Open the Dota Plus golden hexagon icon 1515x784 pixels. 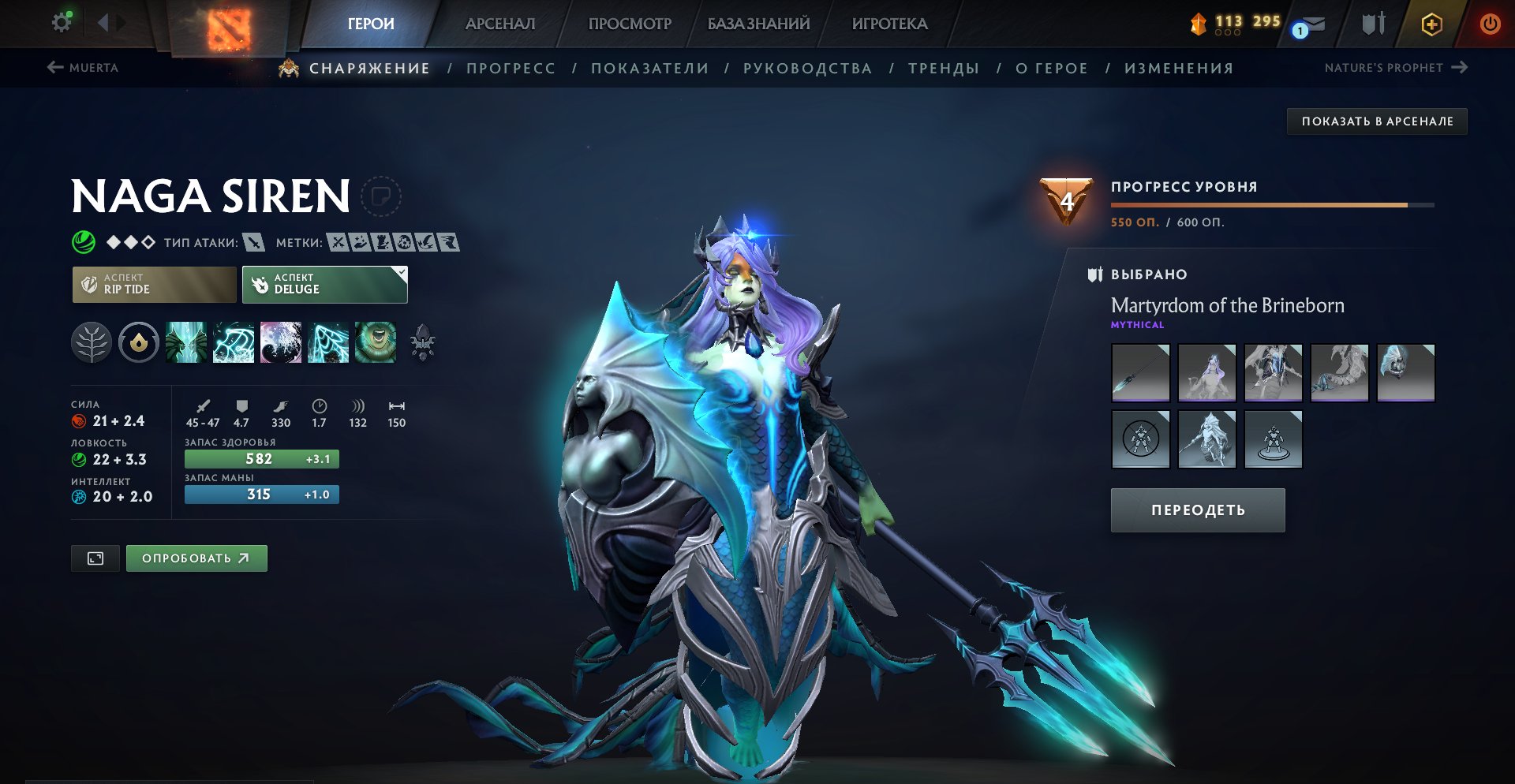[x=1434, y=24]
